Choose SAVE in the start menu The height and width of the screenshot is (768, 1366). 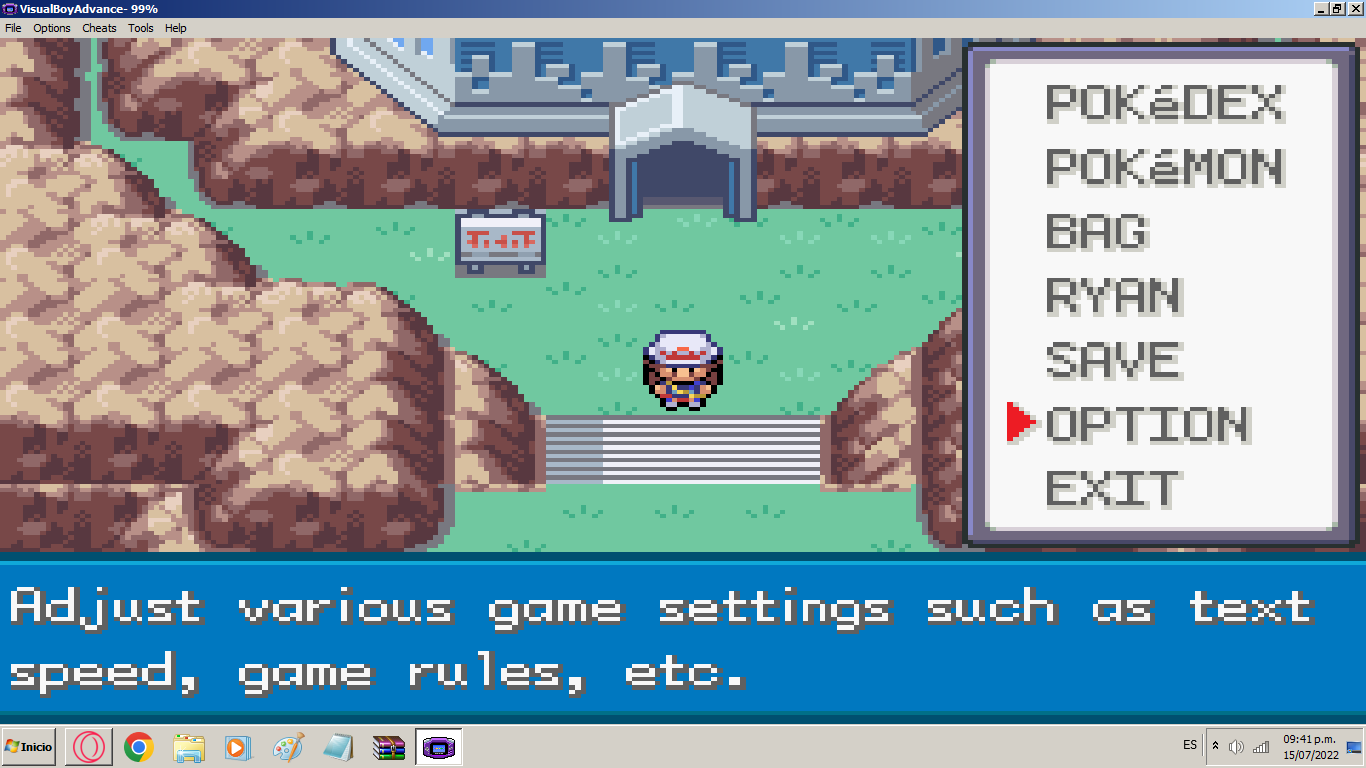coord(1113,360)
